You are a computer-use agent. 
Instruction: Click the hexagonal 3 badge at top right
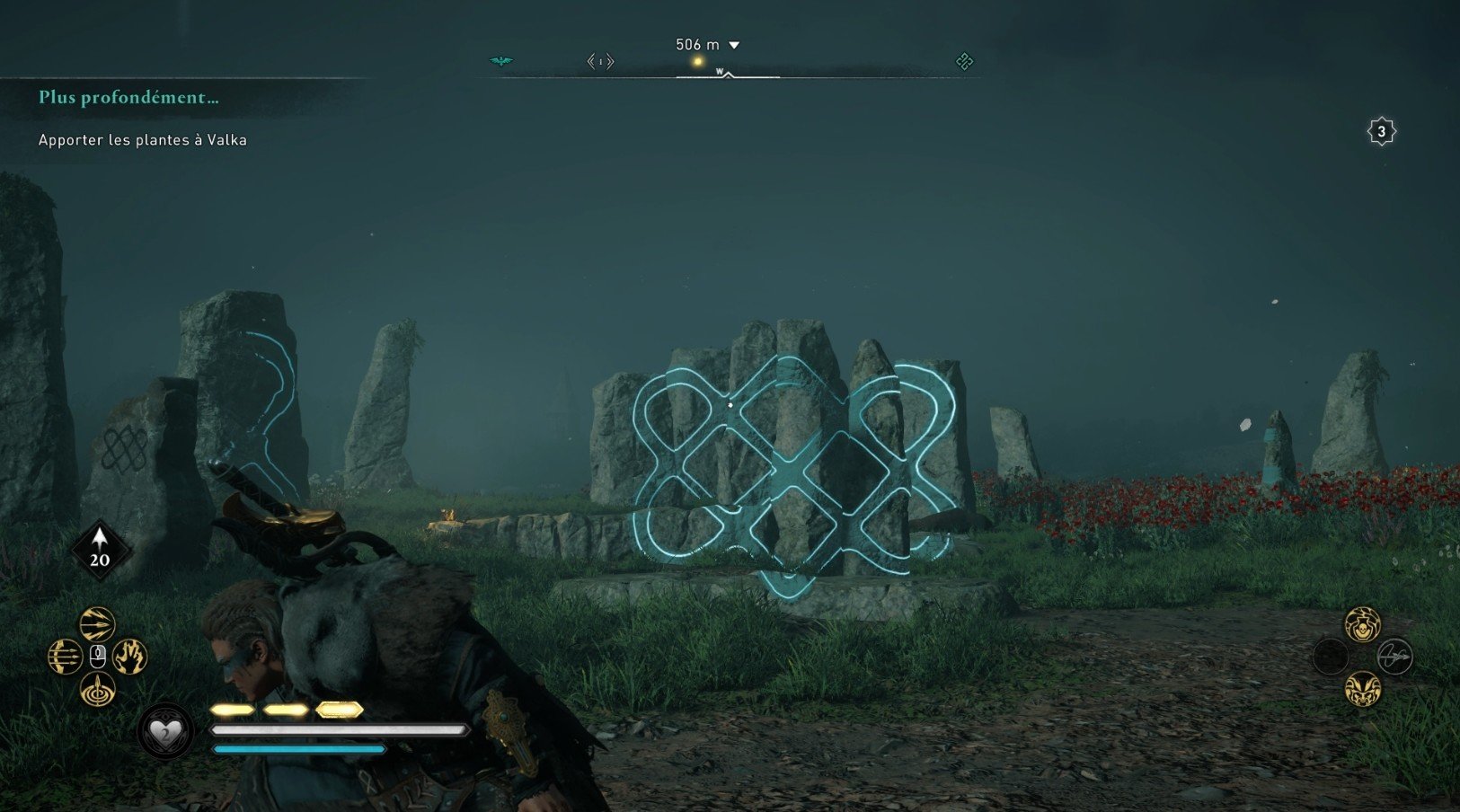point(1381,131)
